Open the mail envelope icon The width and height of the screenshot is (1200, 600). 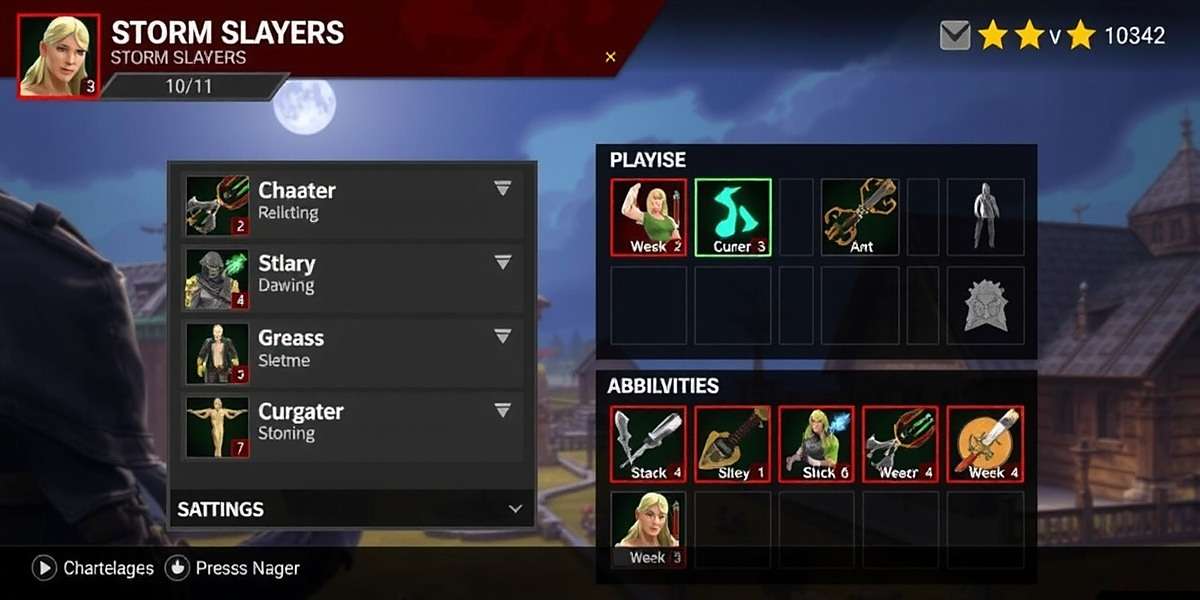pyautogui.click(x=956, y=36)
